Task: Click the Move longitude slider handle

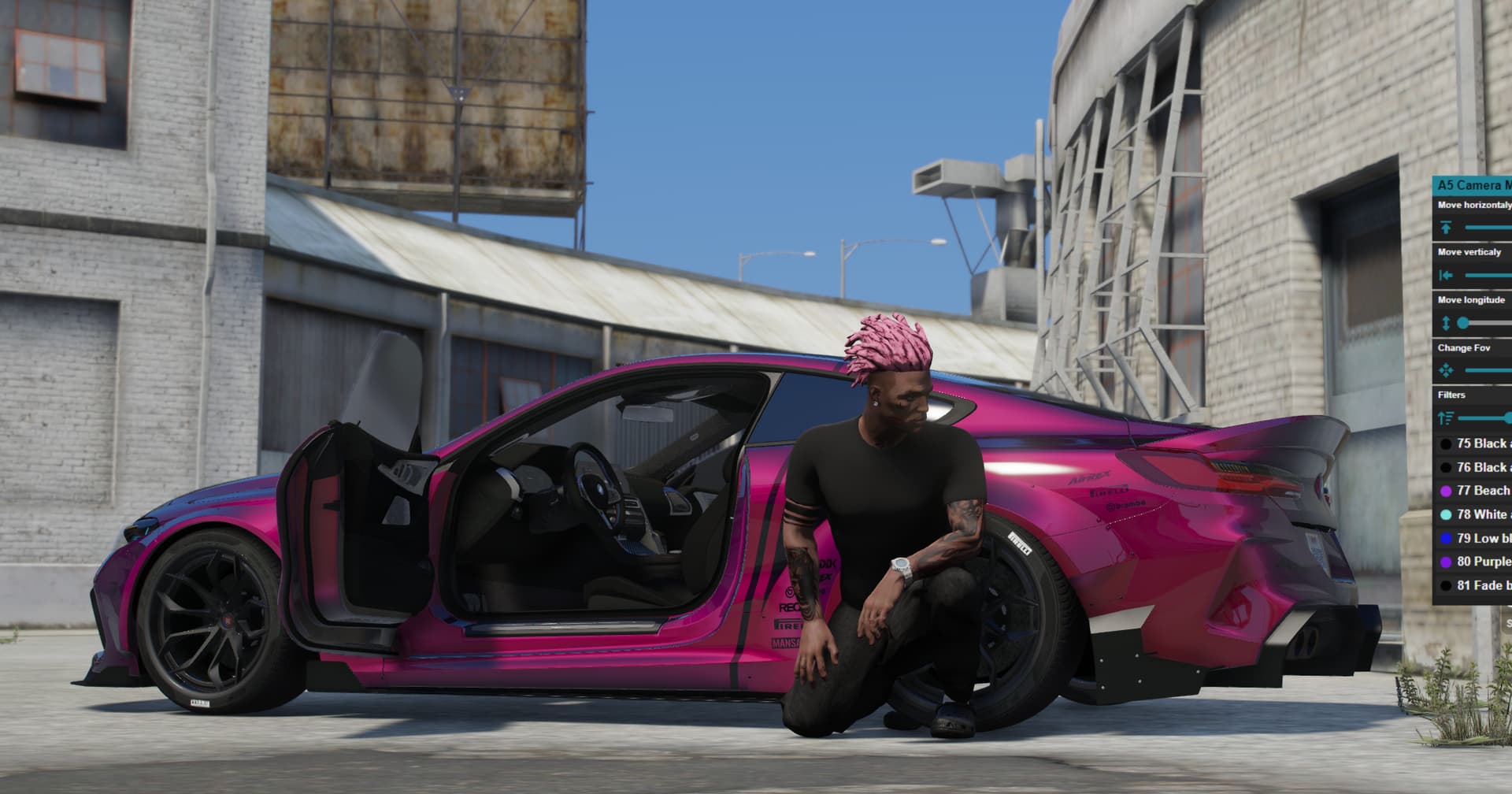Action: click(1463, 323)
